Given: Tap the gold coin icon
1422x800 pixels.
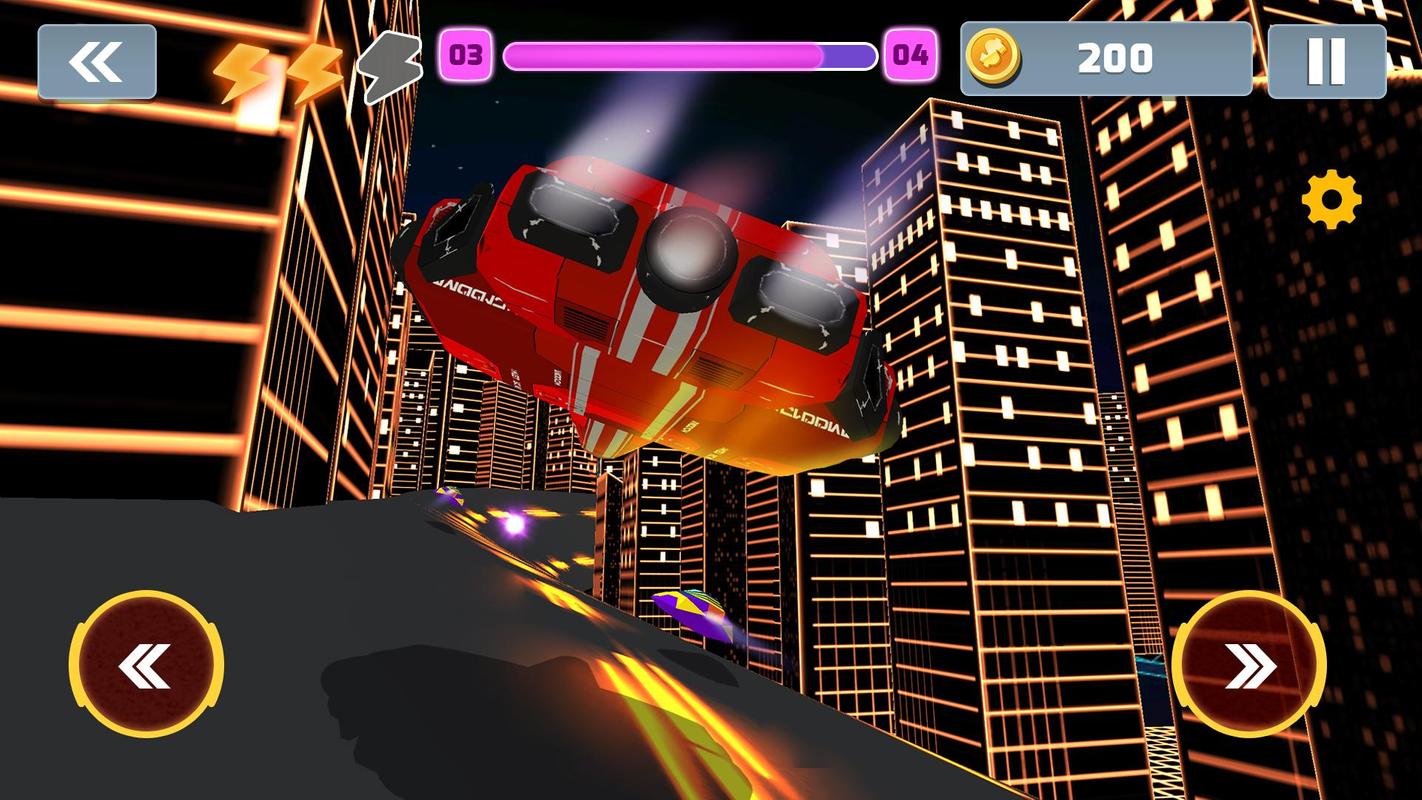Looking at the screenshot, I should 993,57.
